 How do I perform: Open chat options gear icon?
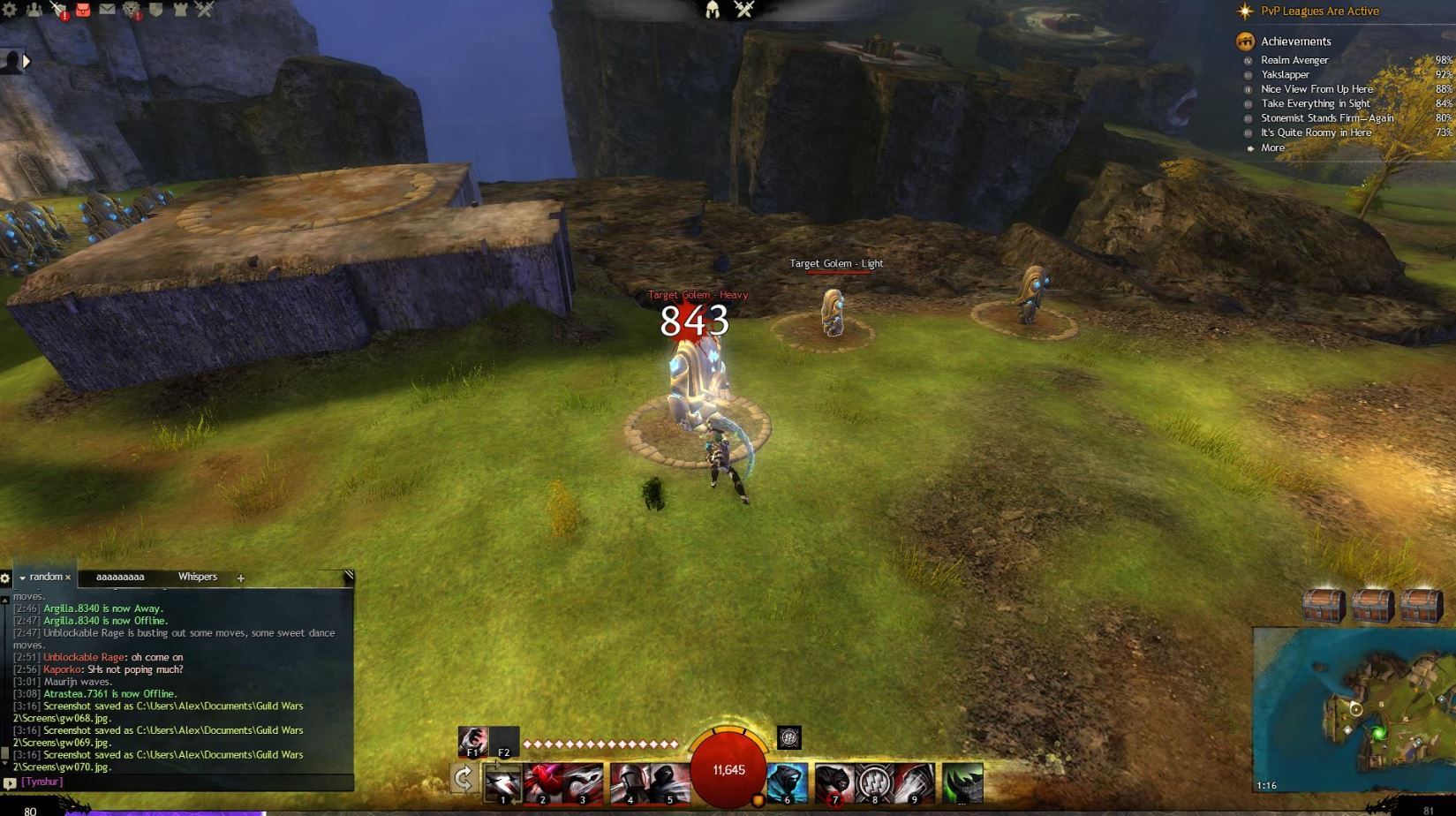(5, 578)
